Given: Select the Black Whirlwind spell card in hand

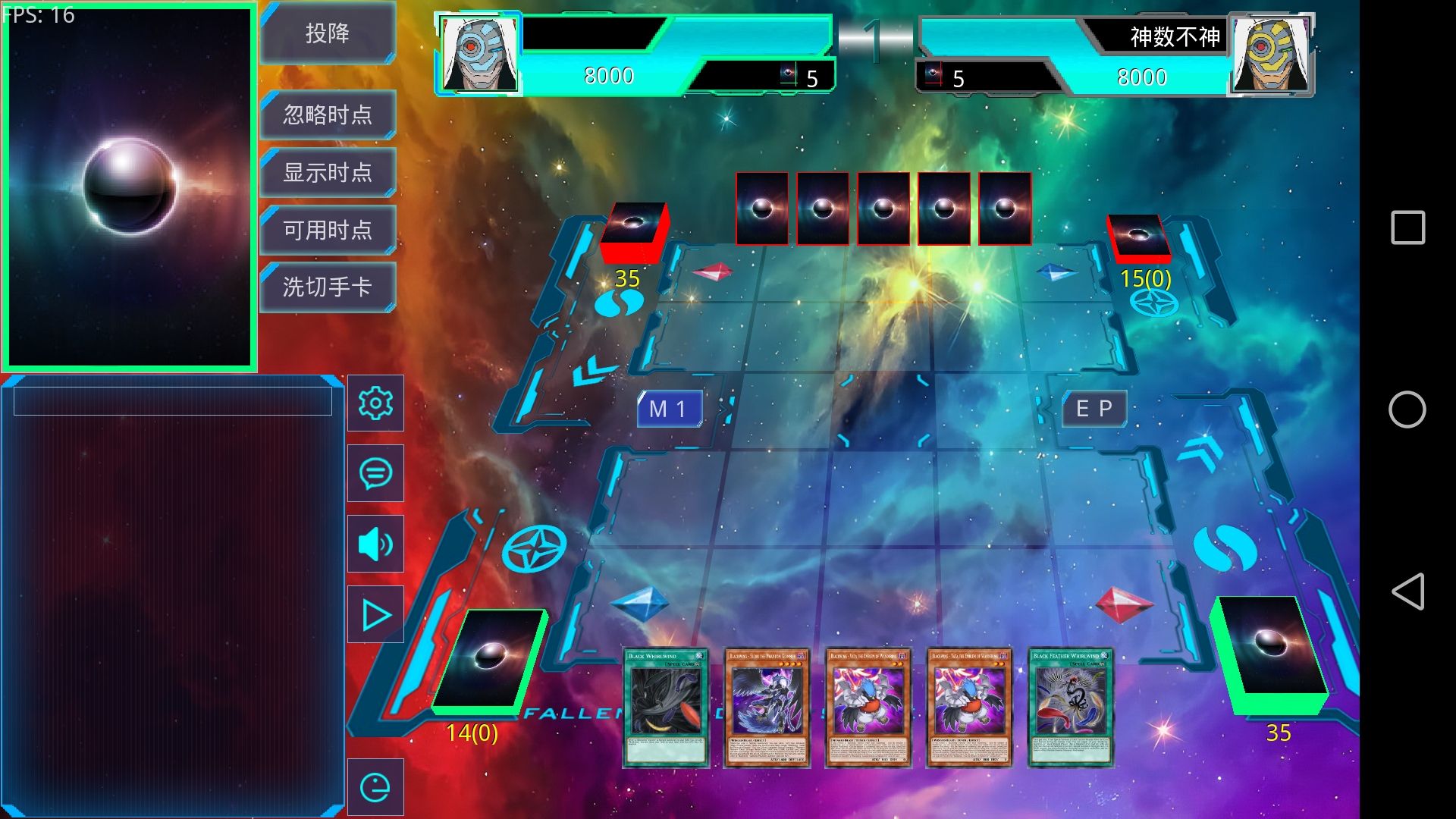Looking at the screenshot, I should pyautogui.click(x=666, y=708).
